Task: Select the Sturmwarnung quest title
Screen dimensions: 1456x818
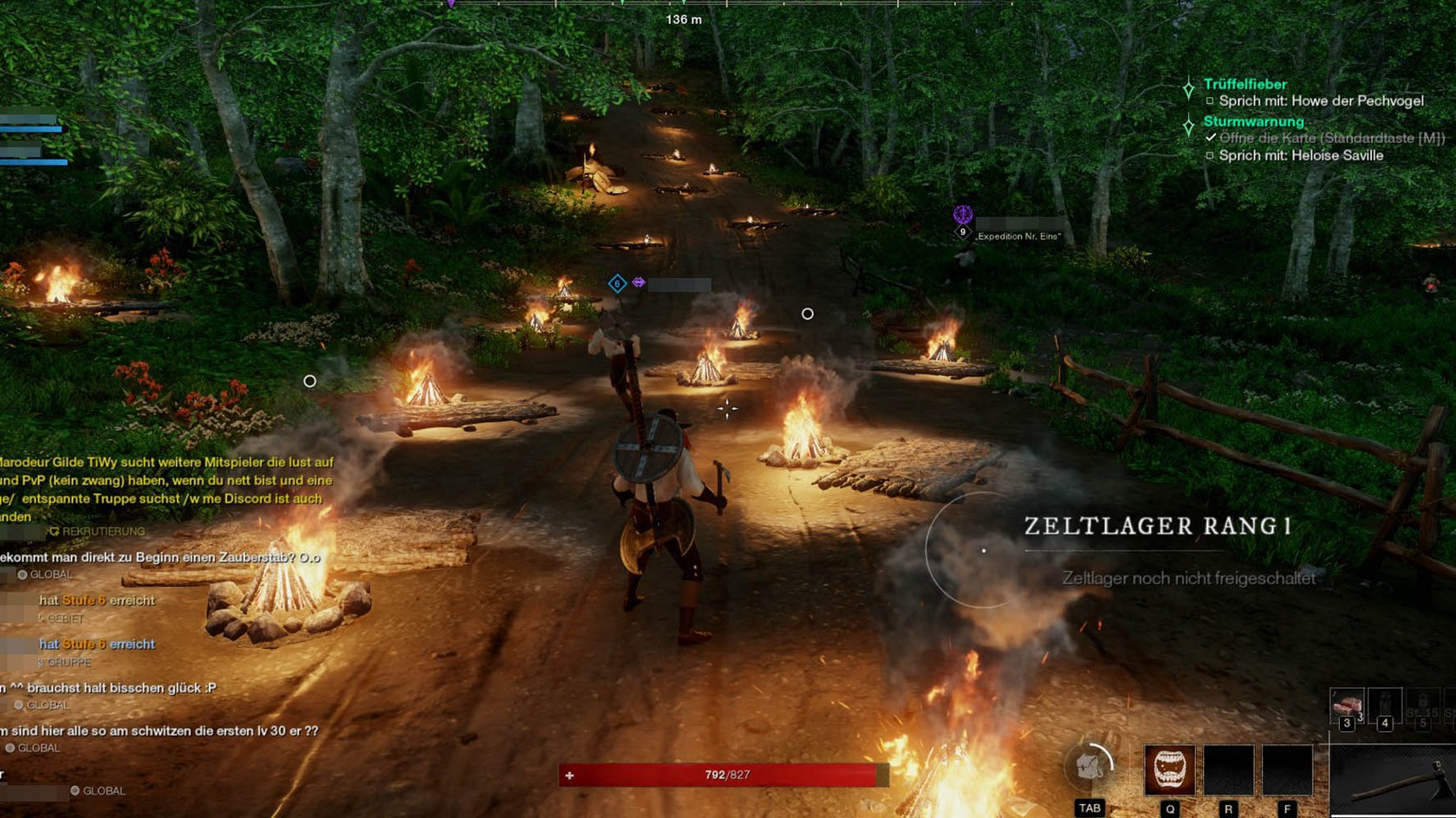Action: click(x=1253, y=121)
